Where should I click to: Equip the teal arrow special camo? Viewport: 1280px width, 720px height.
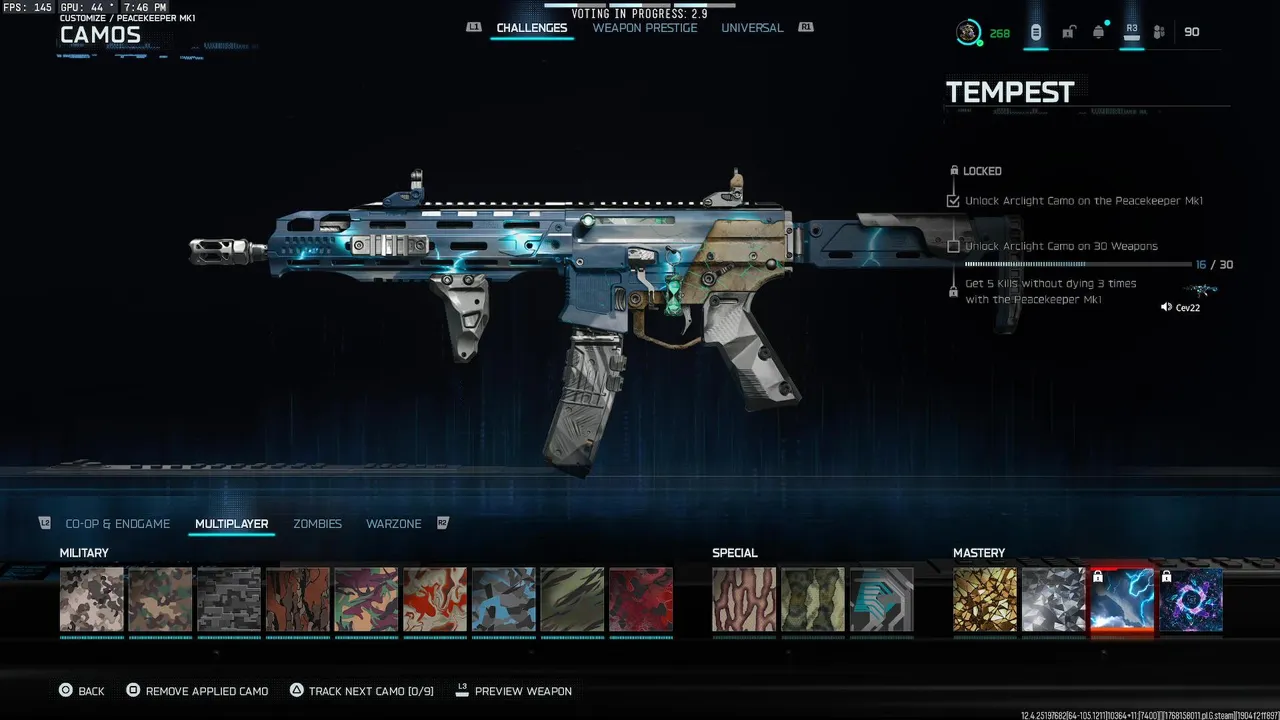882,600
